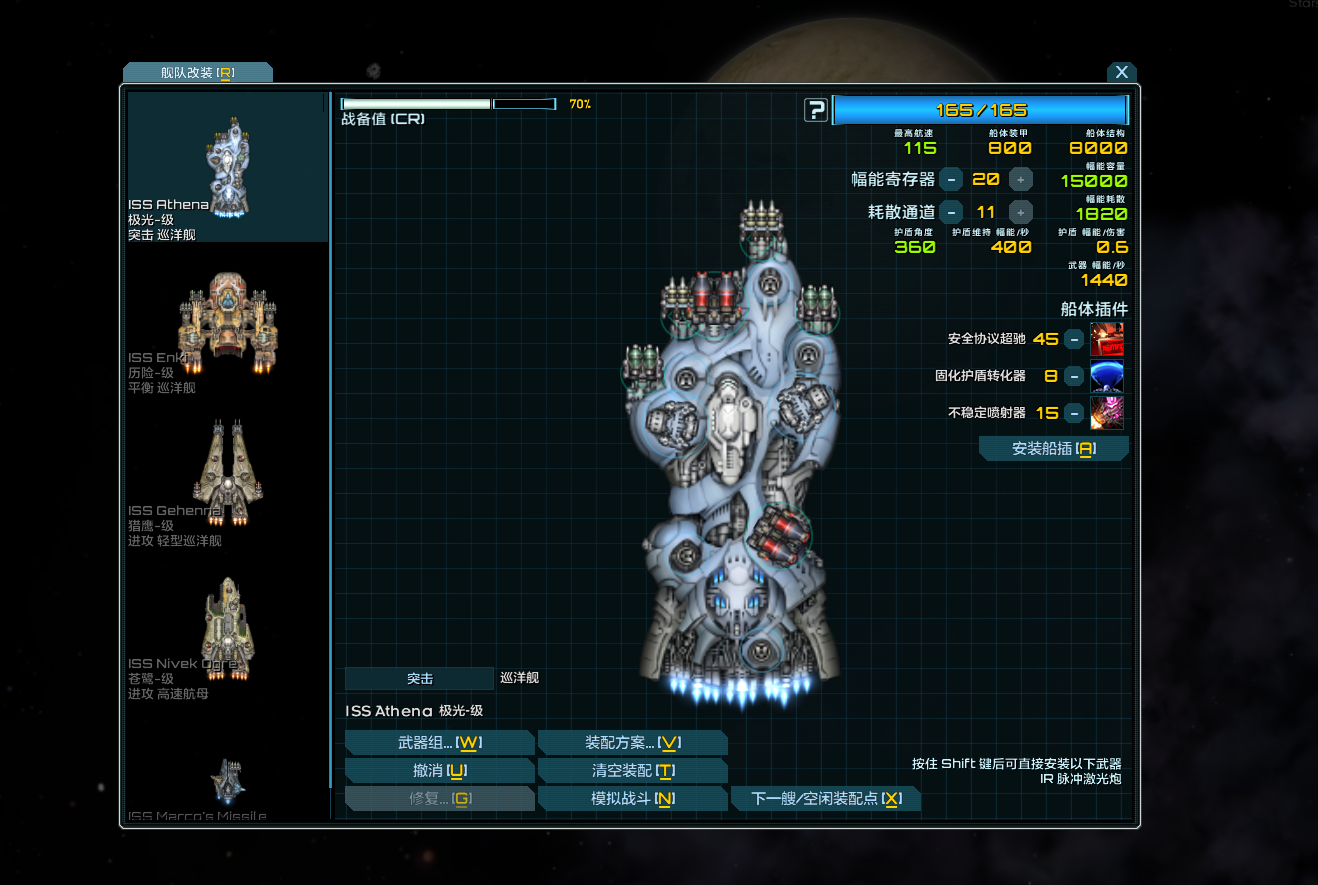Open the 武器组 weapon groups panel
Screen dimensions: 1318x885
[x=439, y=743]
